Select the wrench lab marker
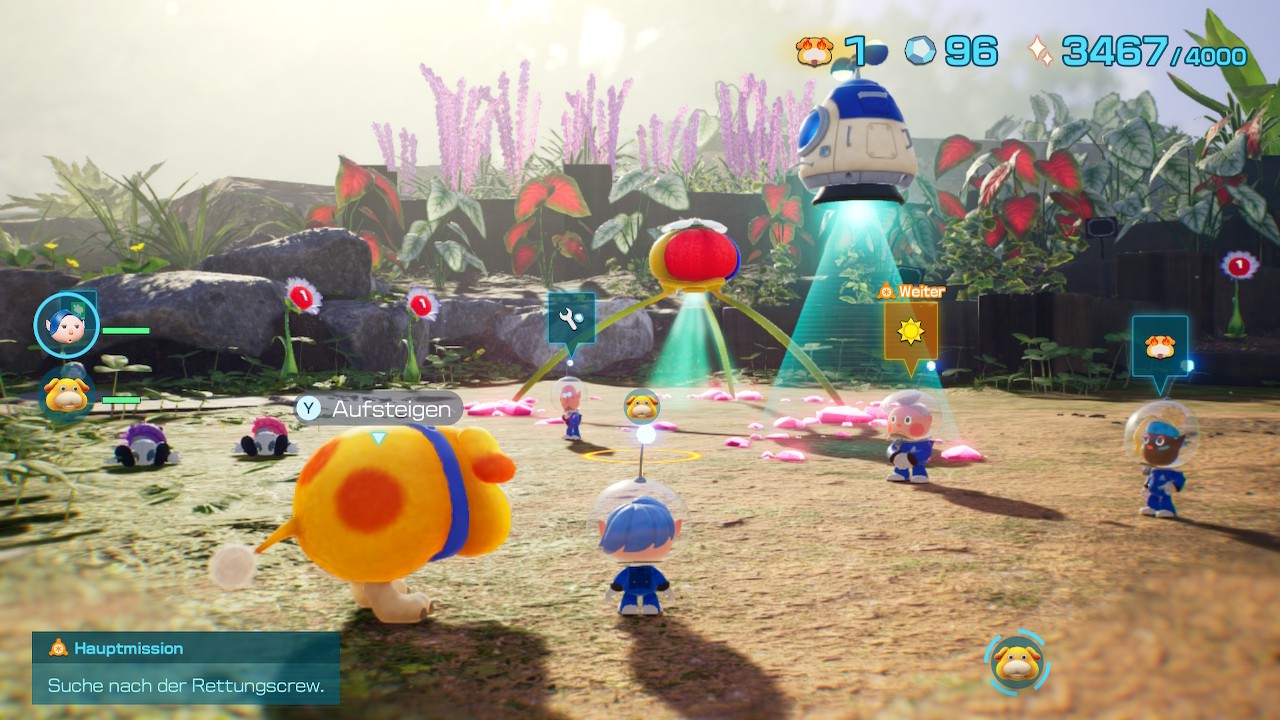 pos(571,320)
